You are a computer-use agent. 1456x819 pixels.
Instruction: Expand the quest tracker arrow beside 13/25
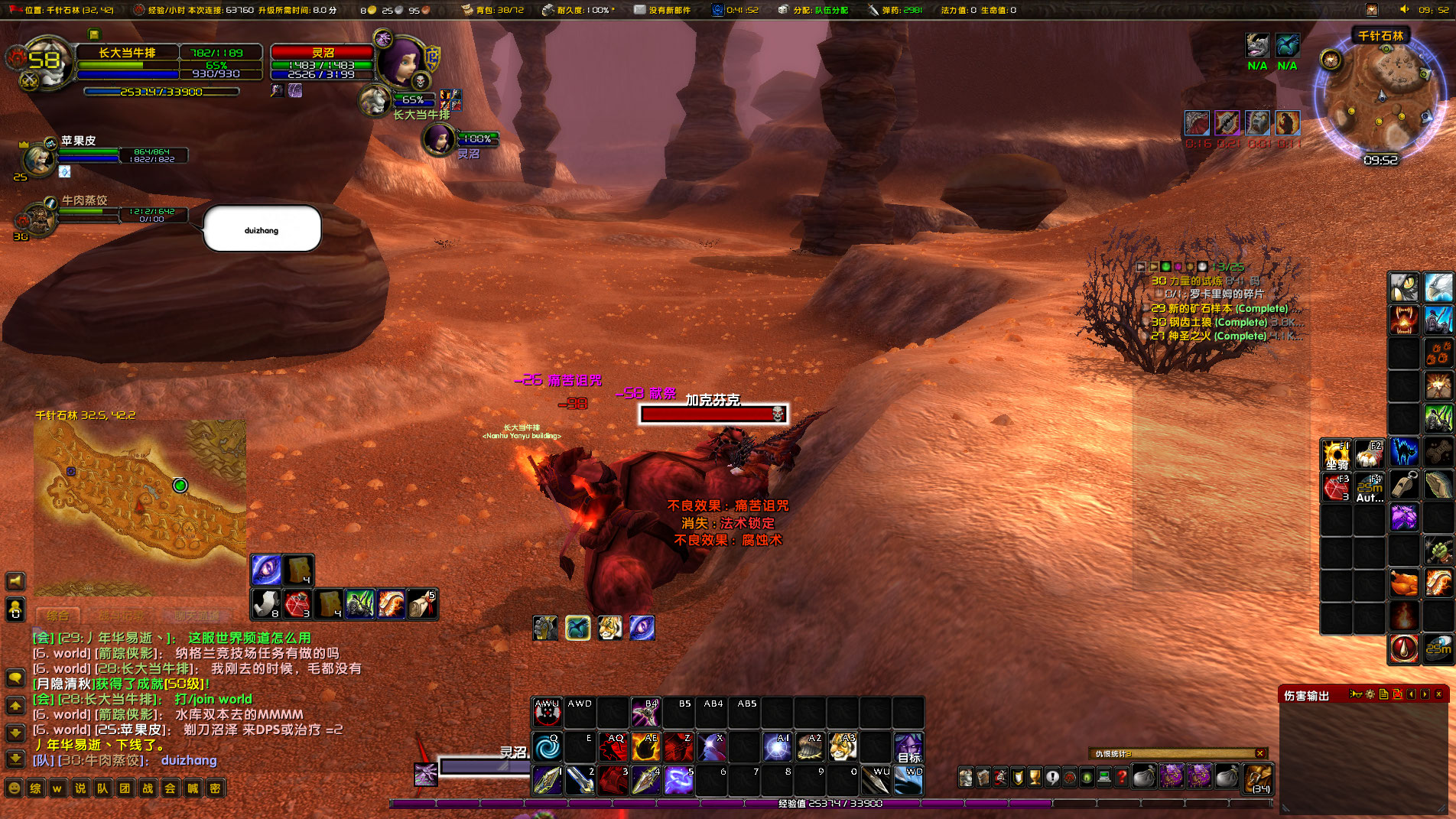pos(1141,267)
